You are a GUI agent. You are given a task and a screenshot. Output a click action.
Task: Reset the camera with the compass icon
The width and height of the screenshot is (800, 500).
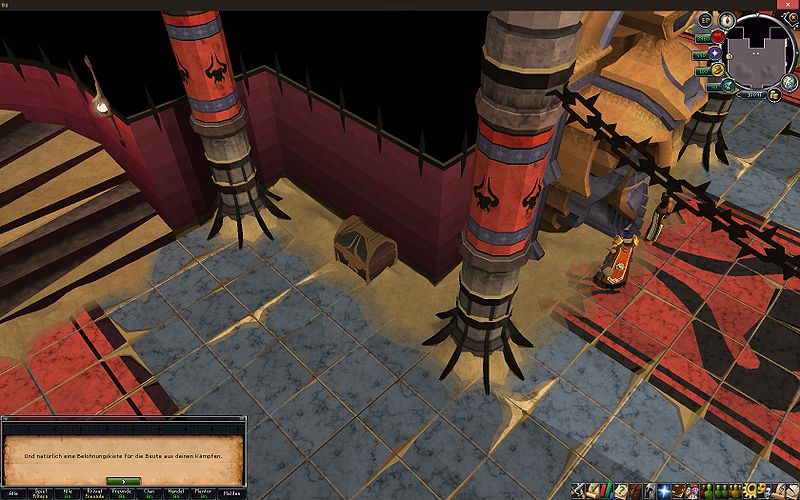(x=726, y=20)
